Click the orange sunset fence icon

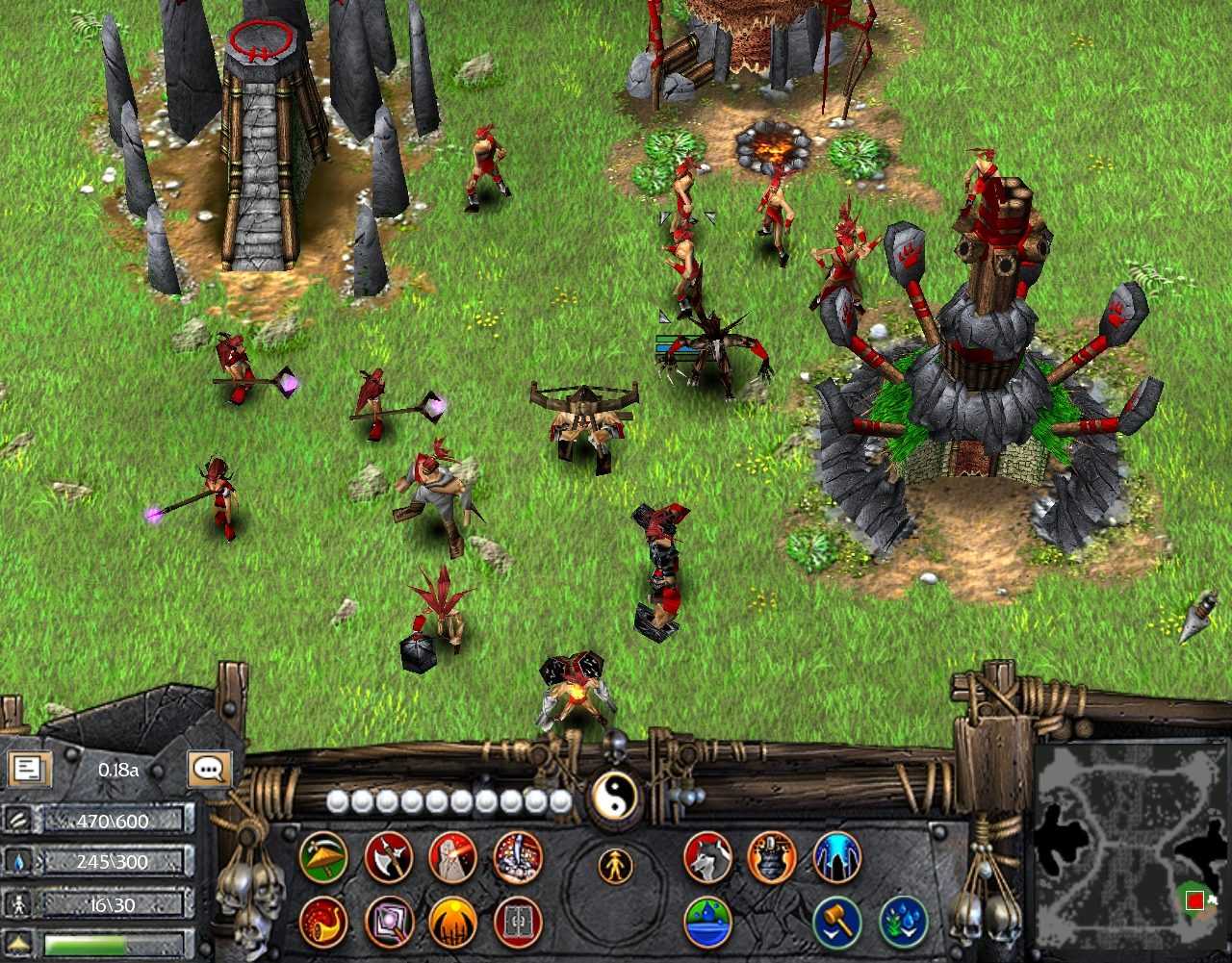click(452, 922)
